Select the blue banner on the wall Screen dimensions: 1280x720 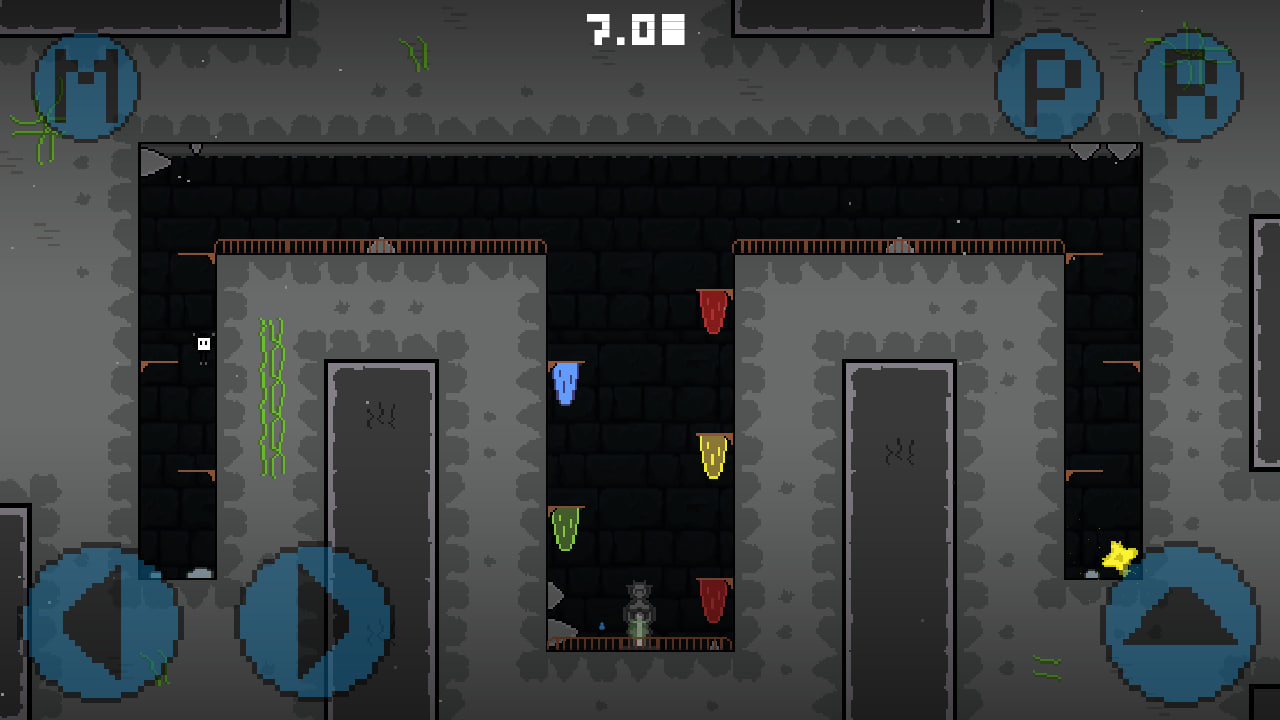566,383
